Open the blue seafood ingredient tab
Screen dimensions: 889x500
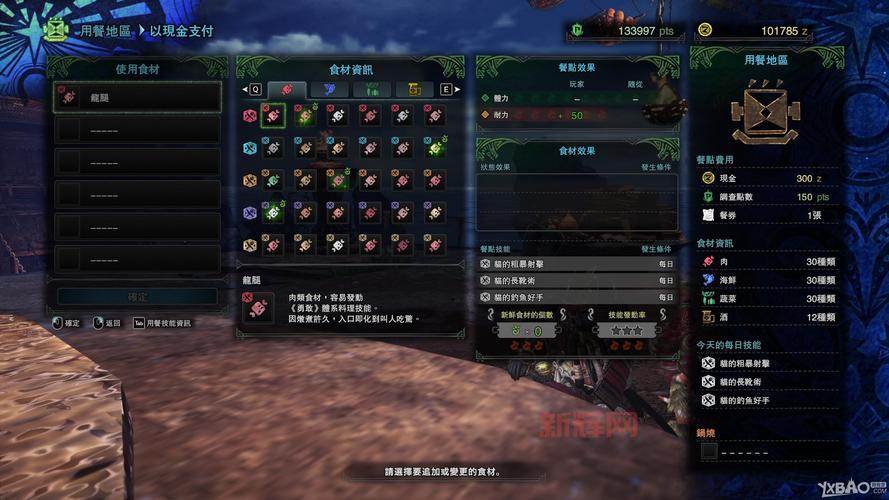click(328, 90)
